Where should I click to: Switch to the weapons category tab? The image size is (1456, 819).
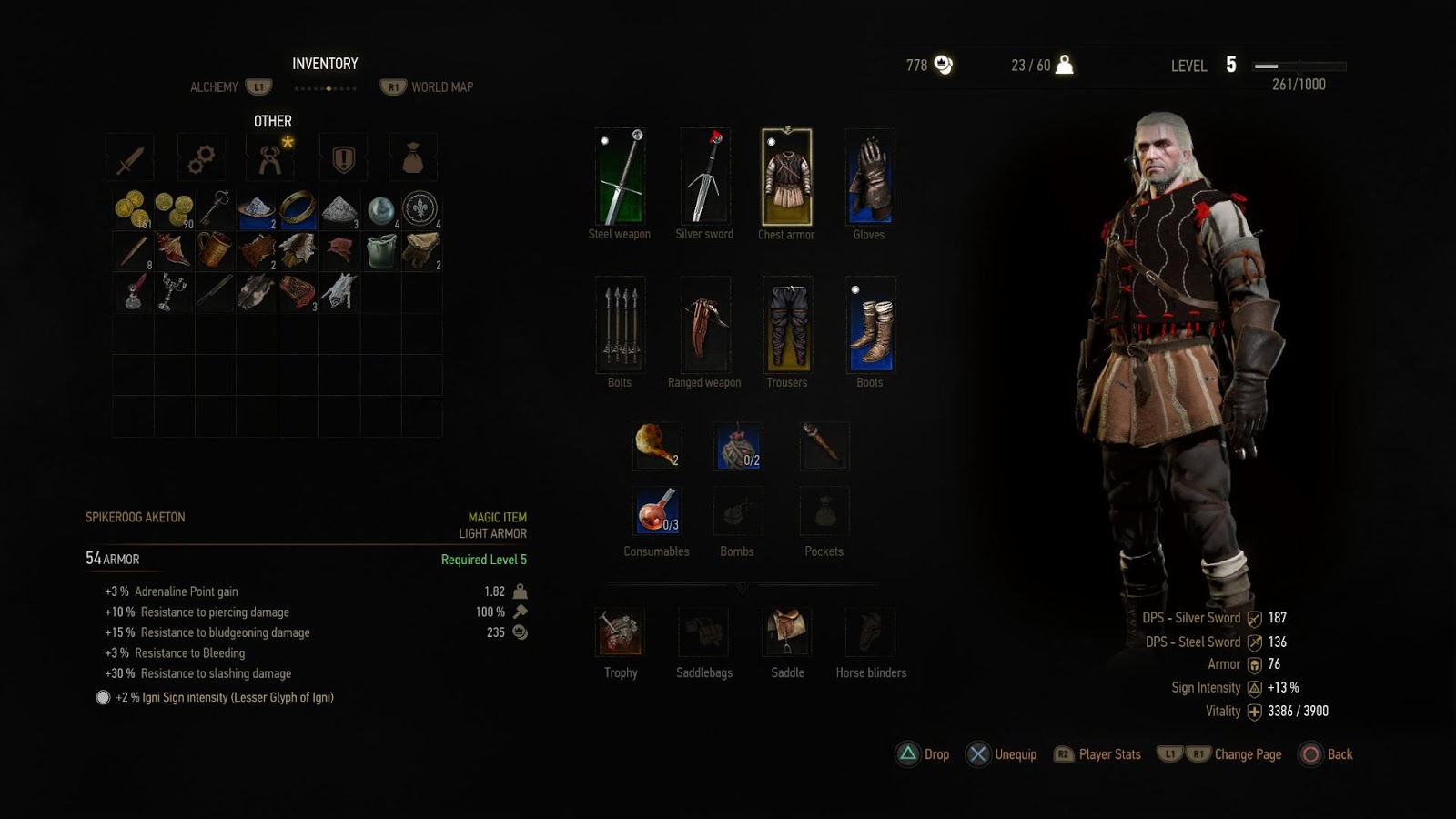pos(130,158)
